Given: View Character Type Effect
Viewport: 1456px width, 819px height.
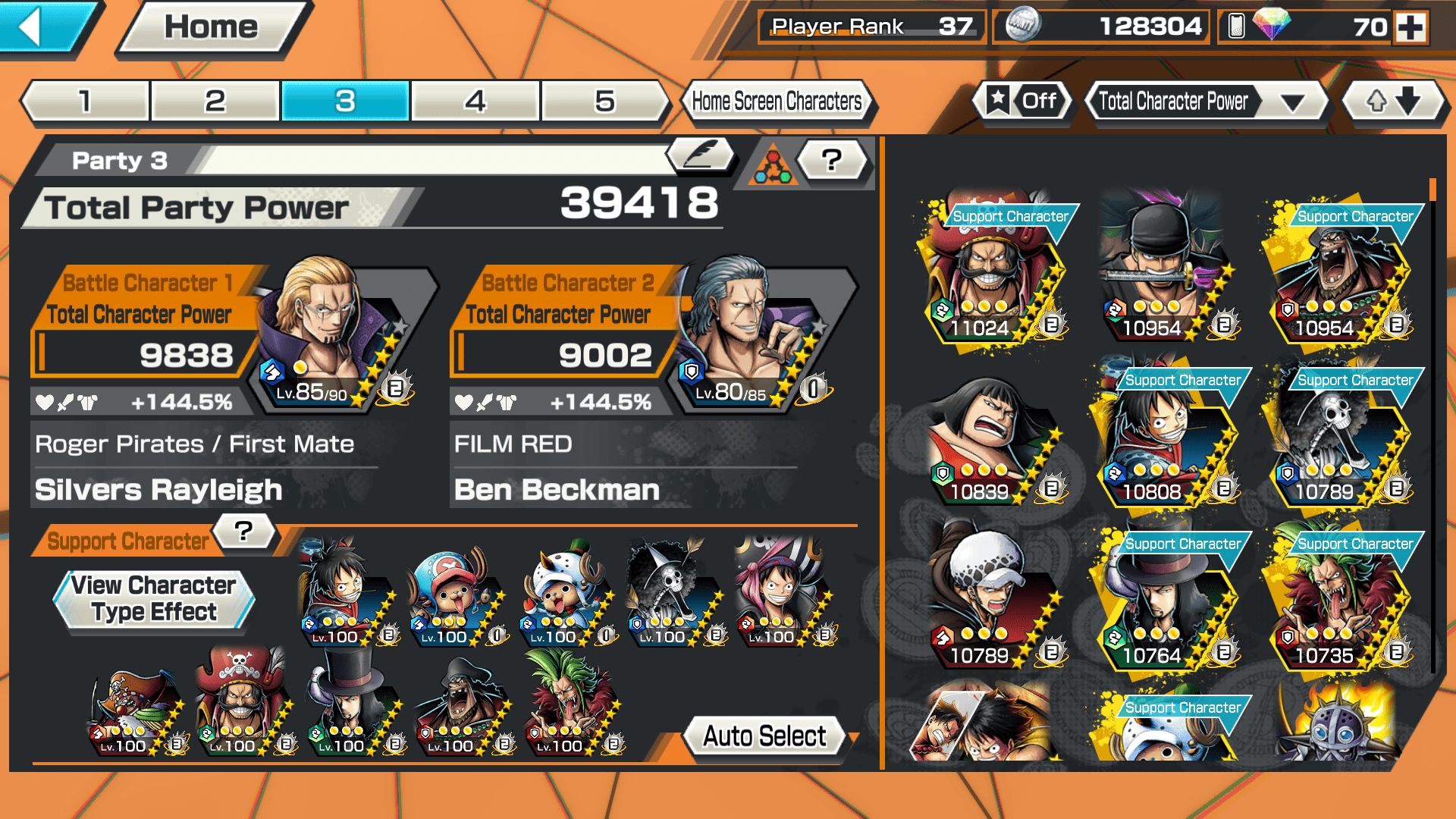Looking at the screenshot, I should (x=154, y=599).
